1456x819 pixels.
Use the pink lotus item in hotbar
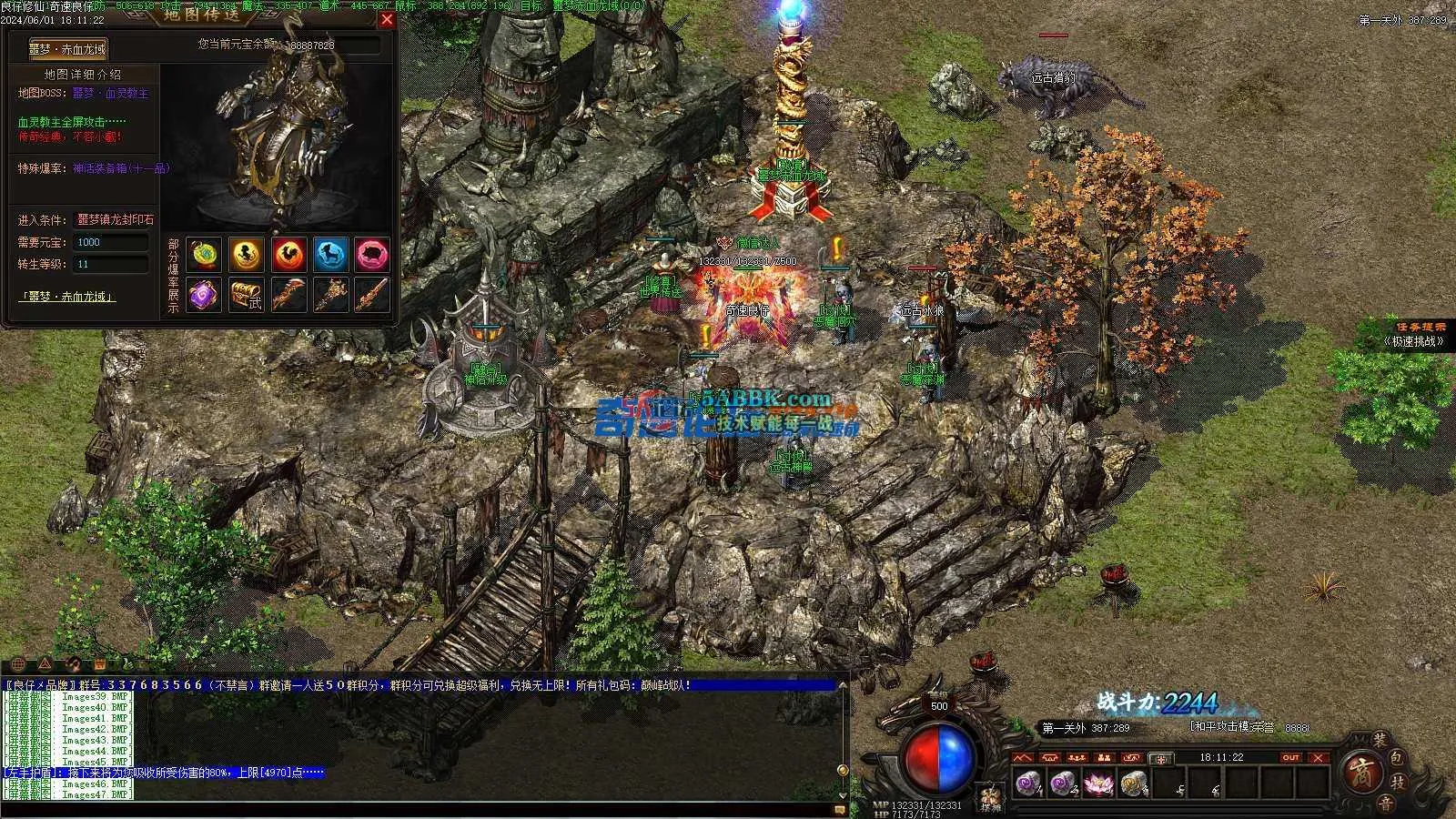click(x=1099, y=783)
